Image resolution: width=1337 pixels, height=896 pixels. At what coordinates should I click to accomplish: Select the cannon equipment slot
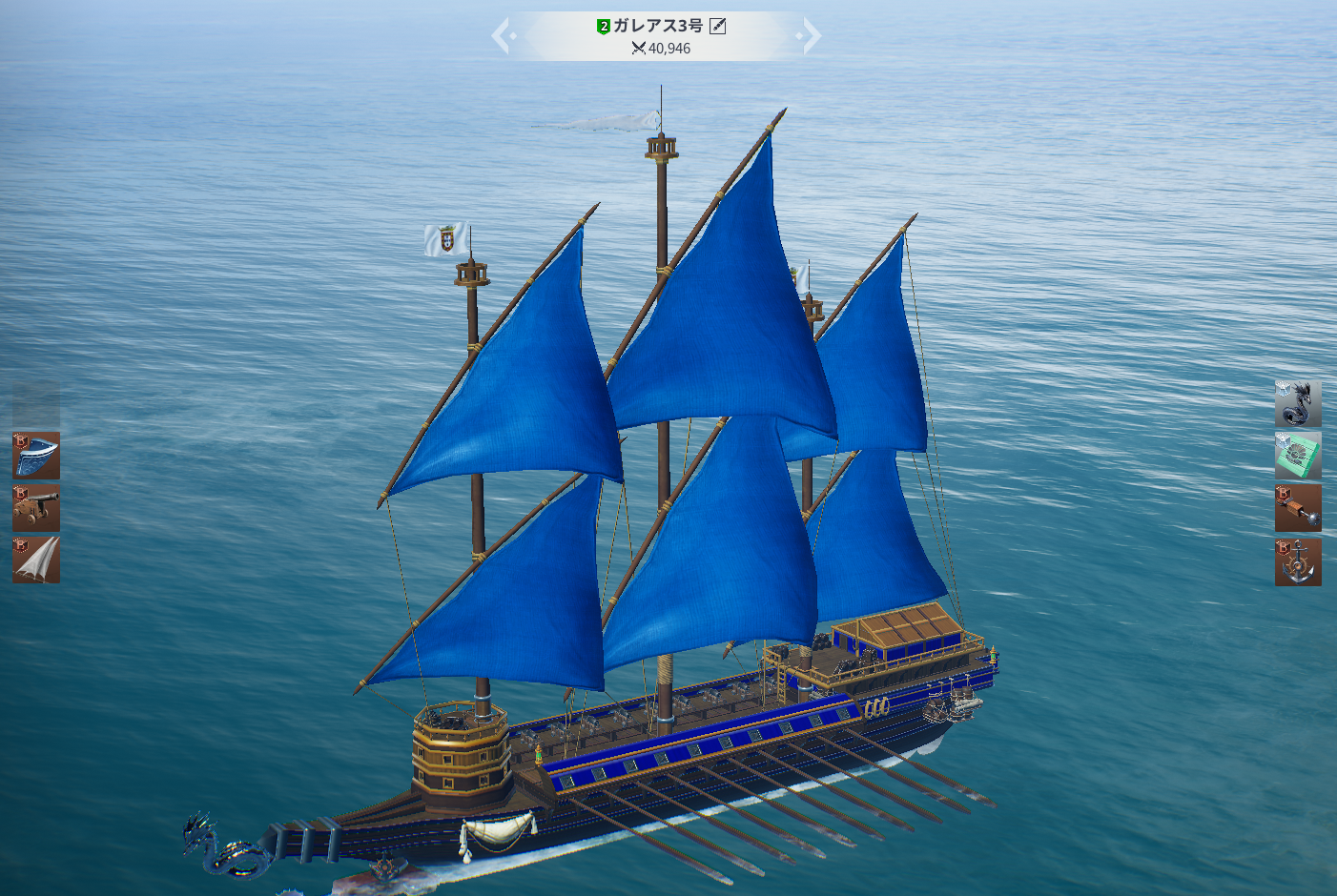(36, 507)
